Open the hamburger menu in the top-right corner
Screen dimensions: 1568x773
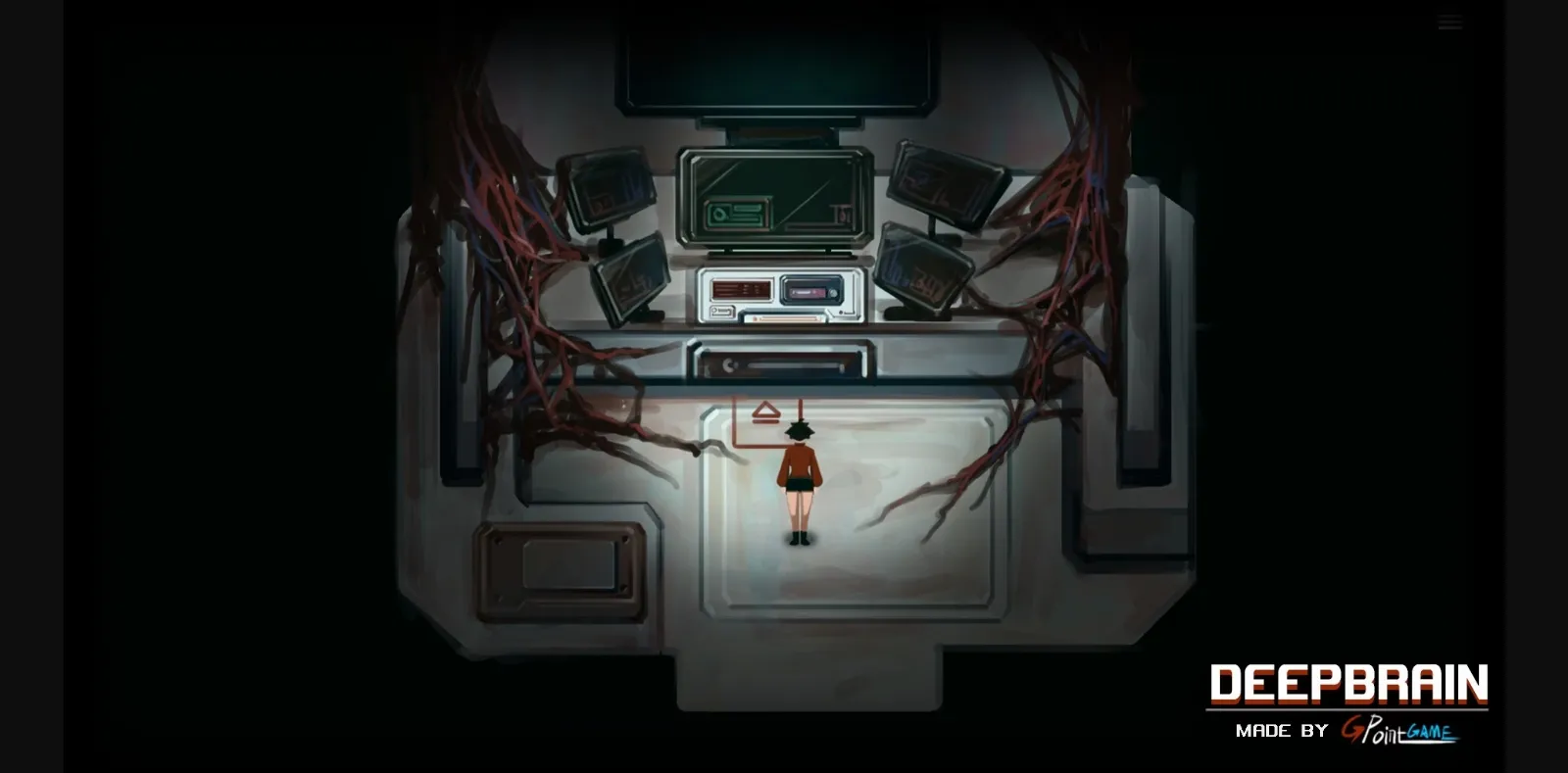(1449, 20)
